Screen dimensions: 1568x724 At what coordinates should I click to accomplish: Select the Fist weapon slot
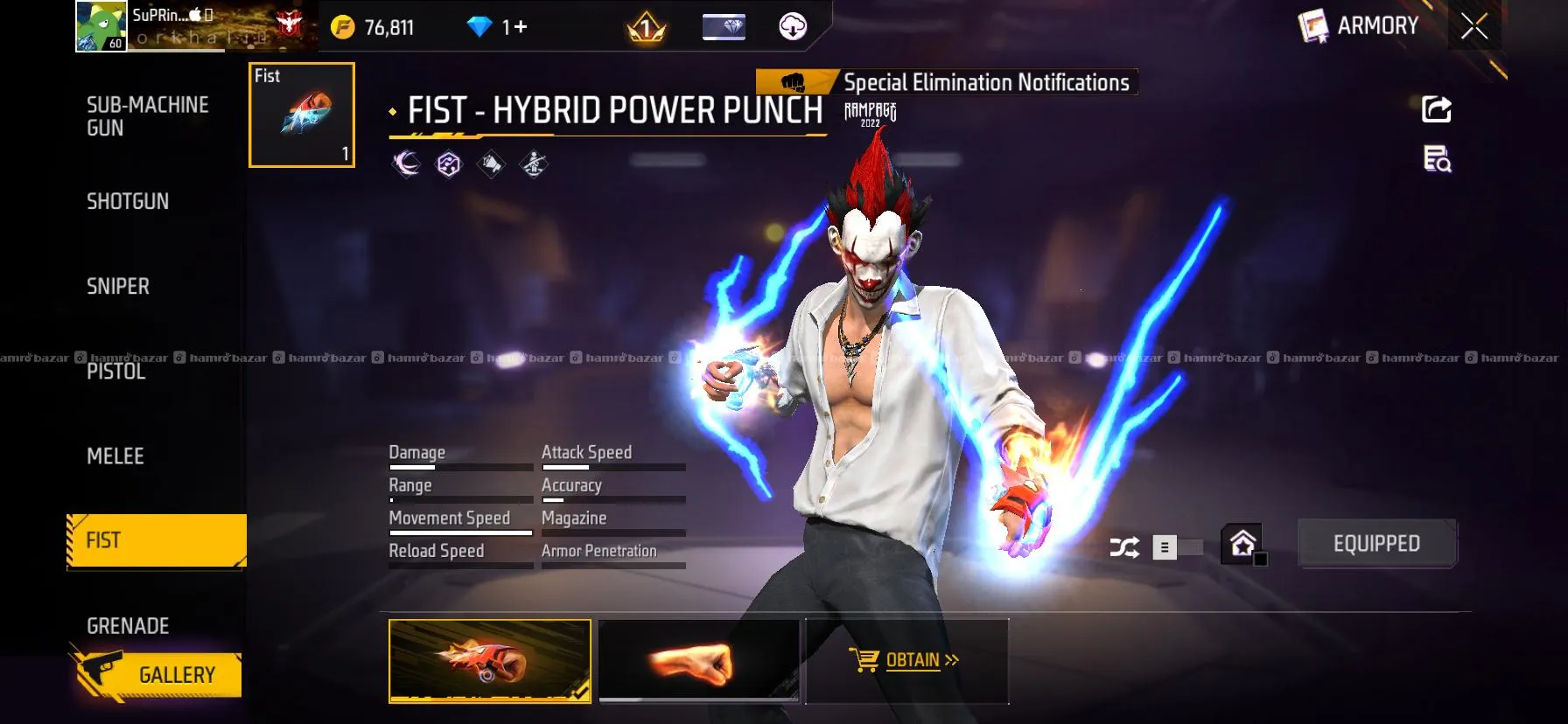click(302, 115)
